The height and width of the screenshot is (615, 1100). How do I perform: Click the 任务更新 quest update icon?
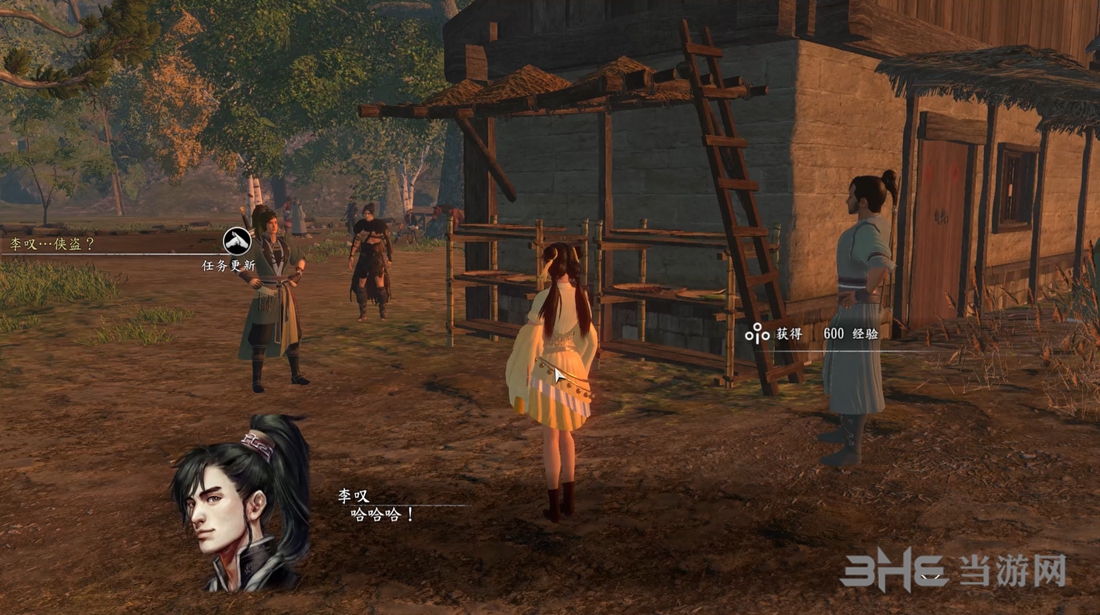pyautogui.click(x=236, y=241)
